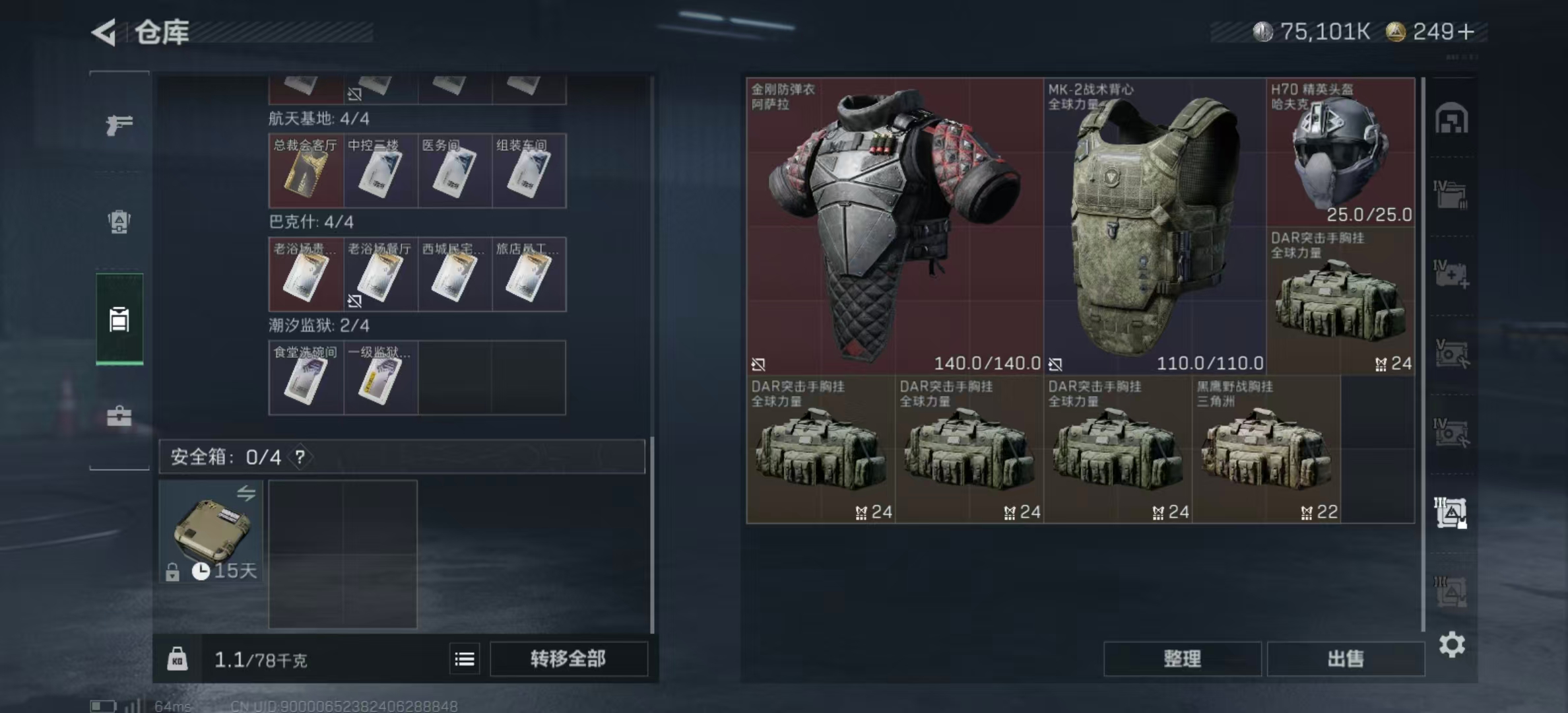Go back from the 仓库 screen
The image size is (1568, 713).
click(x=104, y=32)
